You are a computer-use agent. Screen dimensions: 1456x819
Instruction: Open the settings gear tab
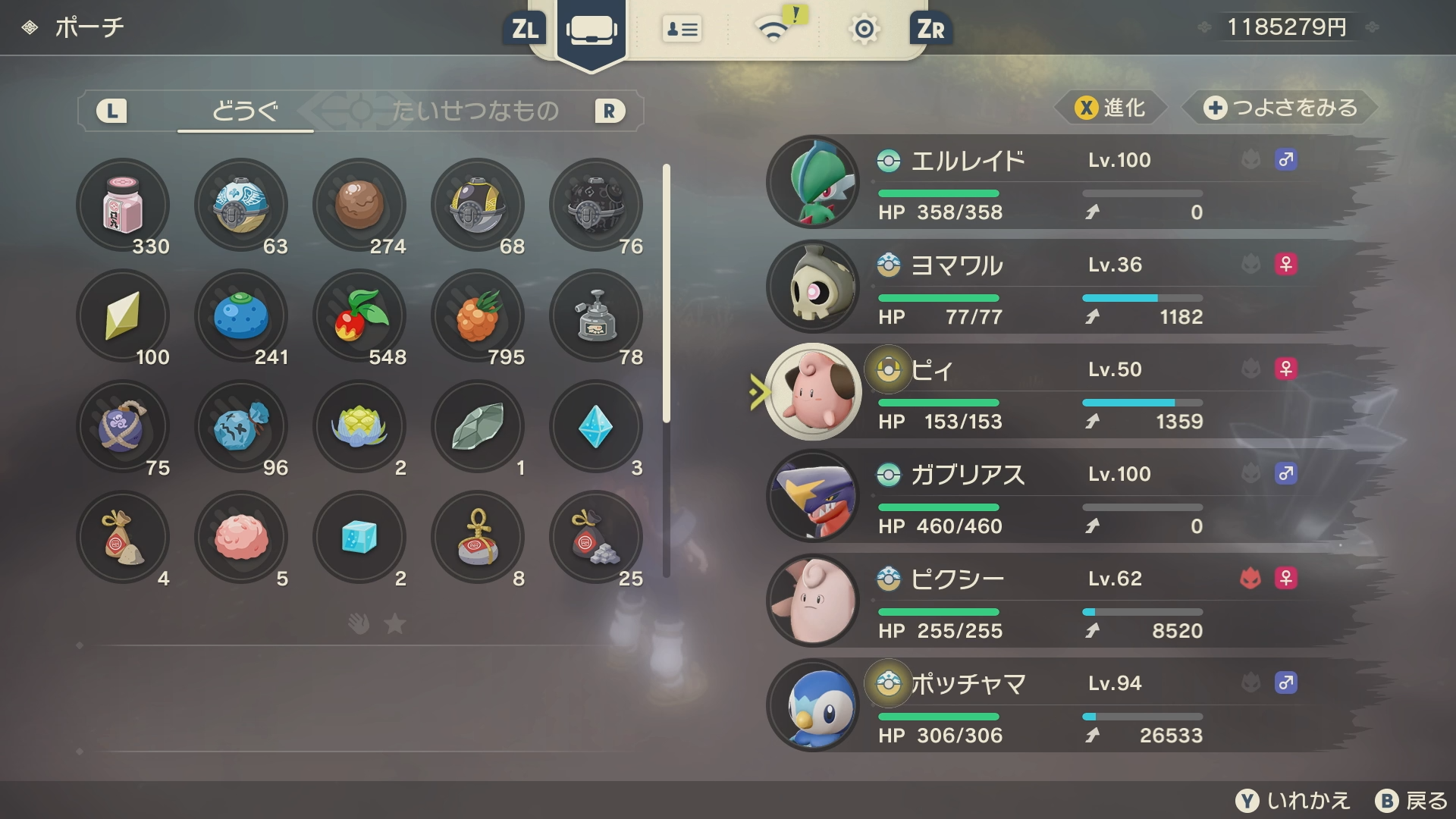[864, 30]
